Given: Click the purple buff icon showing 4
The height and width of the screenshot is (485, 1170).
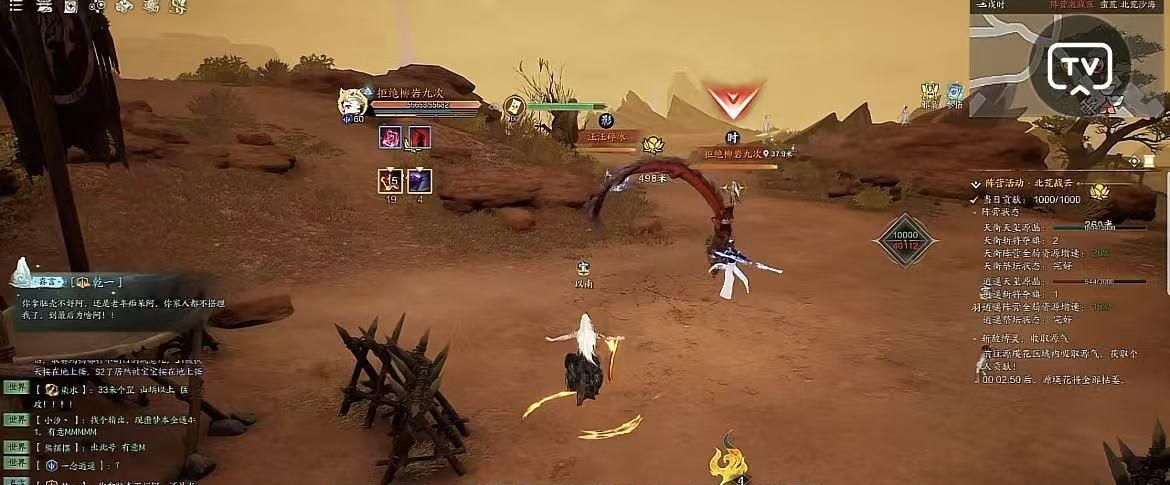Looking at the screenshot, I should 419,181.
